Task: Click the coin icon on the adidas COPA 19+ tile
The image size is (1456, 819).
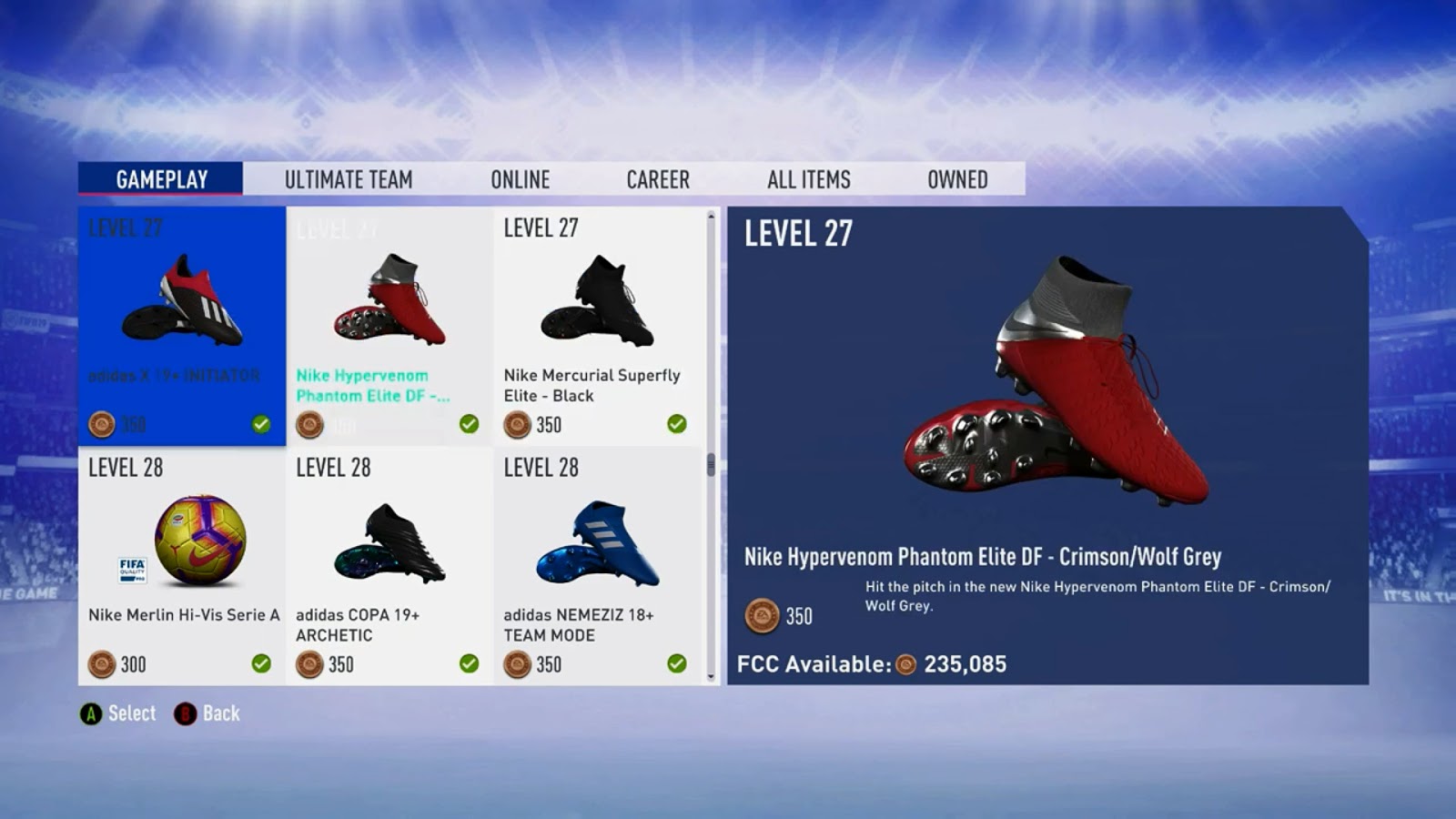Action: click(x=309, y=664)
